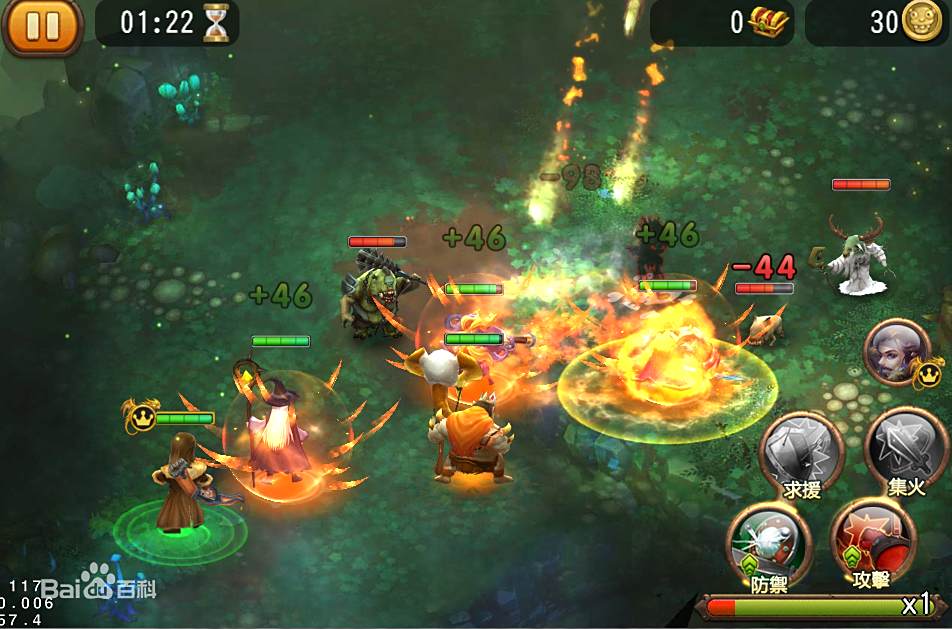Viewport: 952px width, 629px height.
Task: Activate the 集火 focus fire skill
Action: (904, 449)
